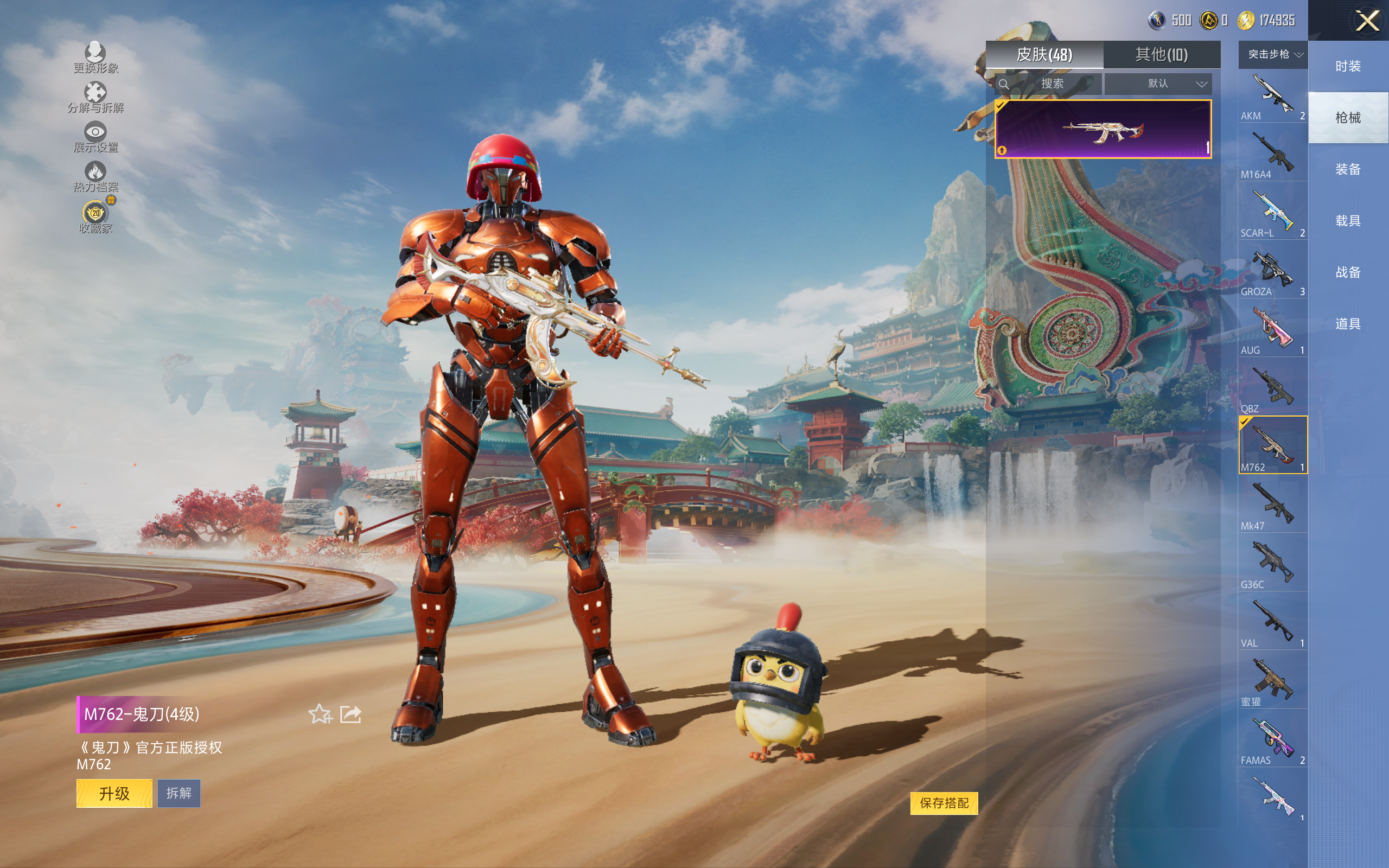Switch to the 皮肤(48) skins tab
Viewport: 1389px width, 868px height.
click(1044, 55)
